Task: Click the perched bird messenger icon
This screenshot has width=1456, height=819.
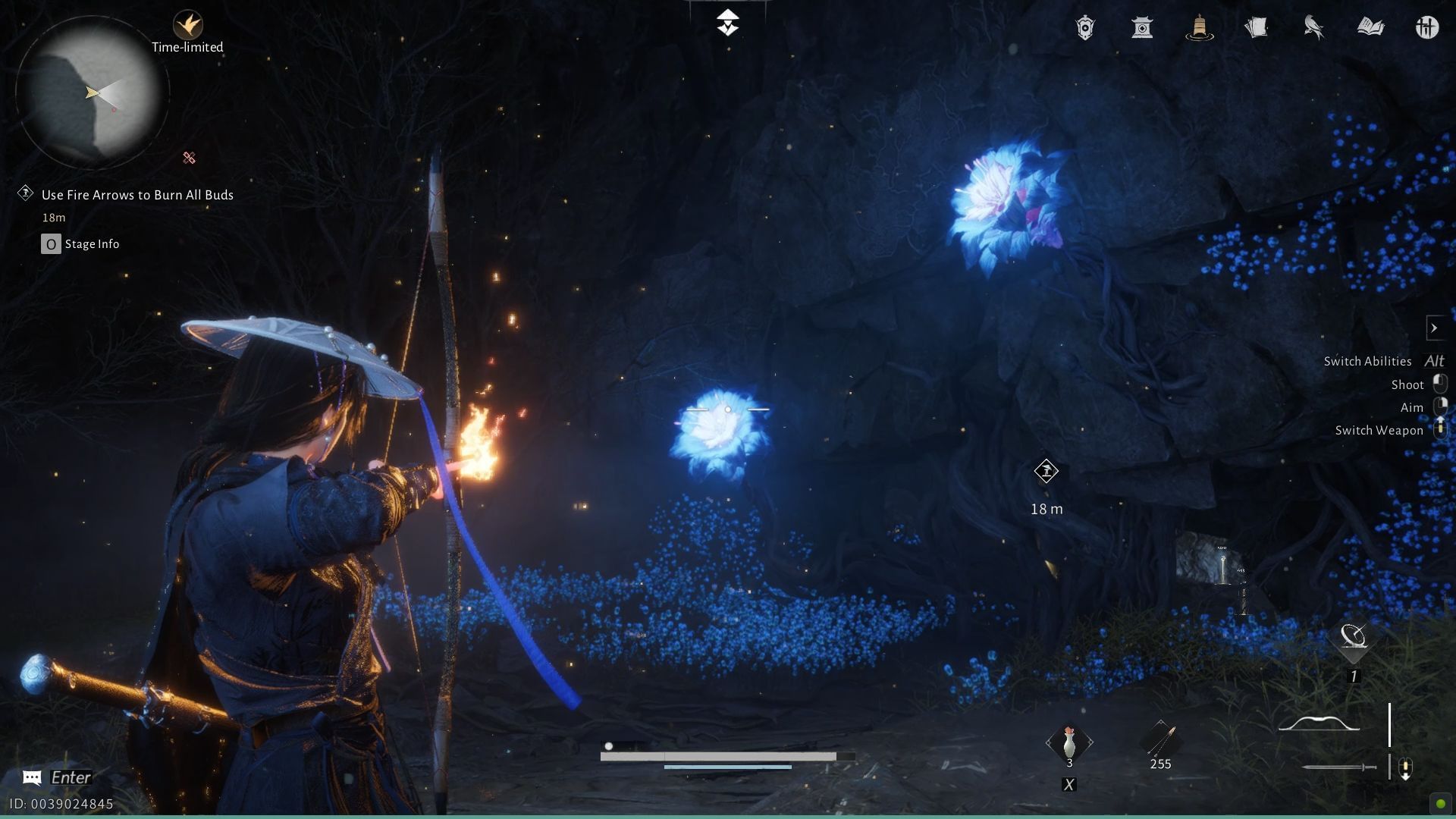Action: (1314, 28)
